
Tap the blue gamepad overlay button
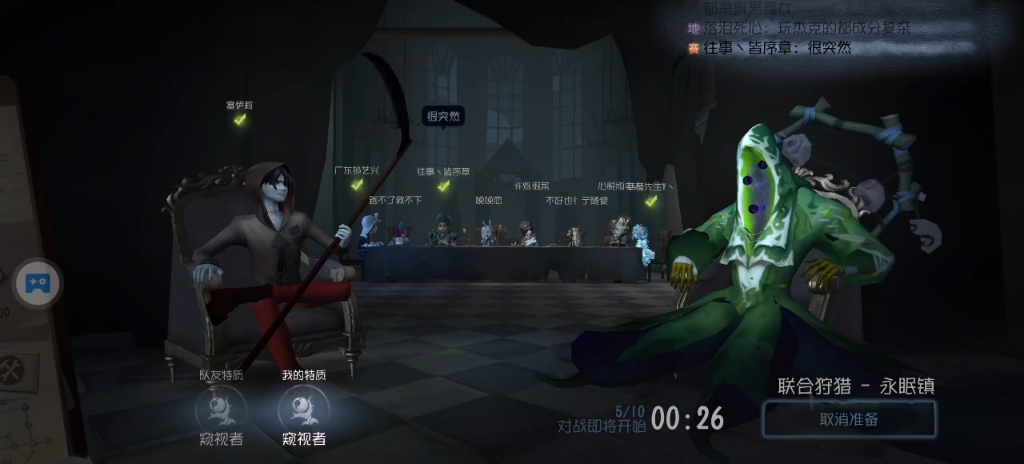38,284
